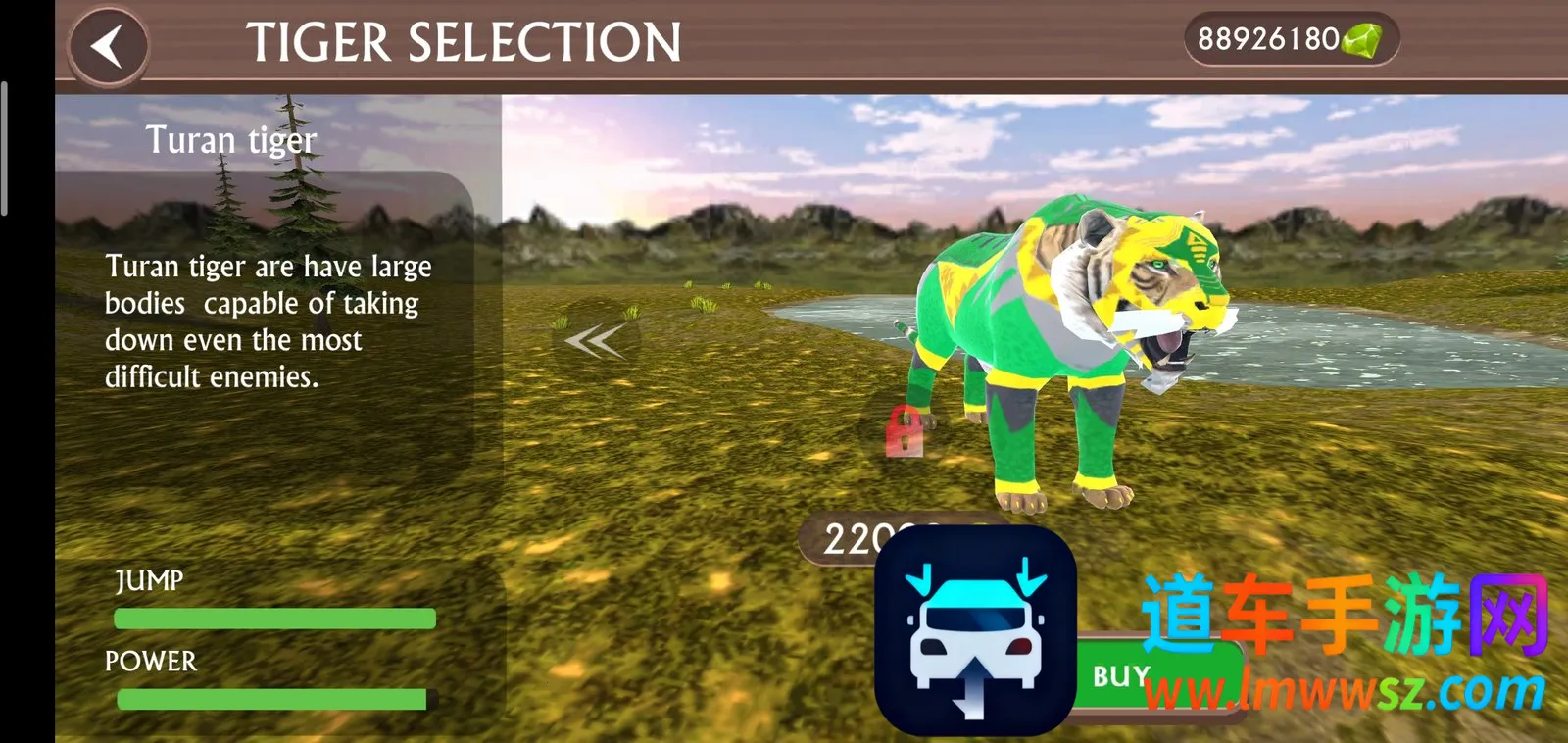Image resolution: width=1568 pixels, height=743 pixels.
Task: Go back using the arrow button
Action: [x=108, y=45]
